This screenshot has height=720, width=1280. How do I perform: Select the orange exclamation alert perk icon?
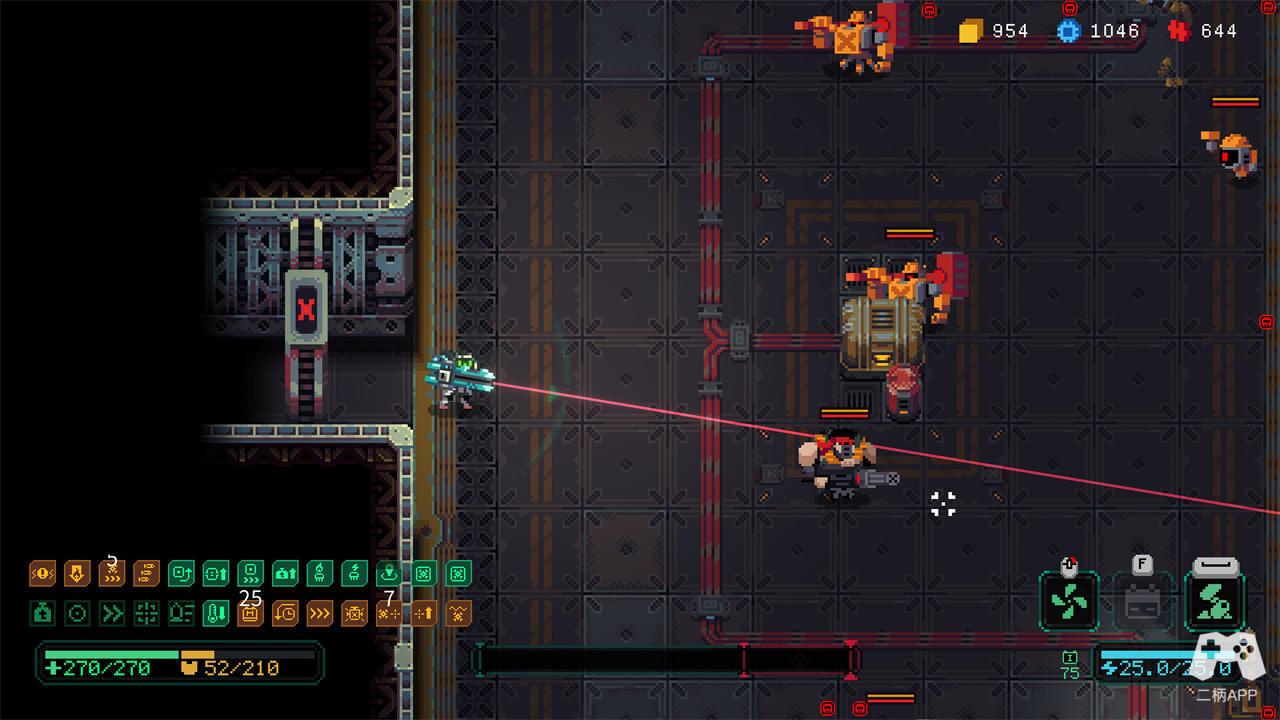click(x=42, y=574)
